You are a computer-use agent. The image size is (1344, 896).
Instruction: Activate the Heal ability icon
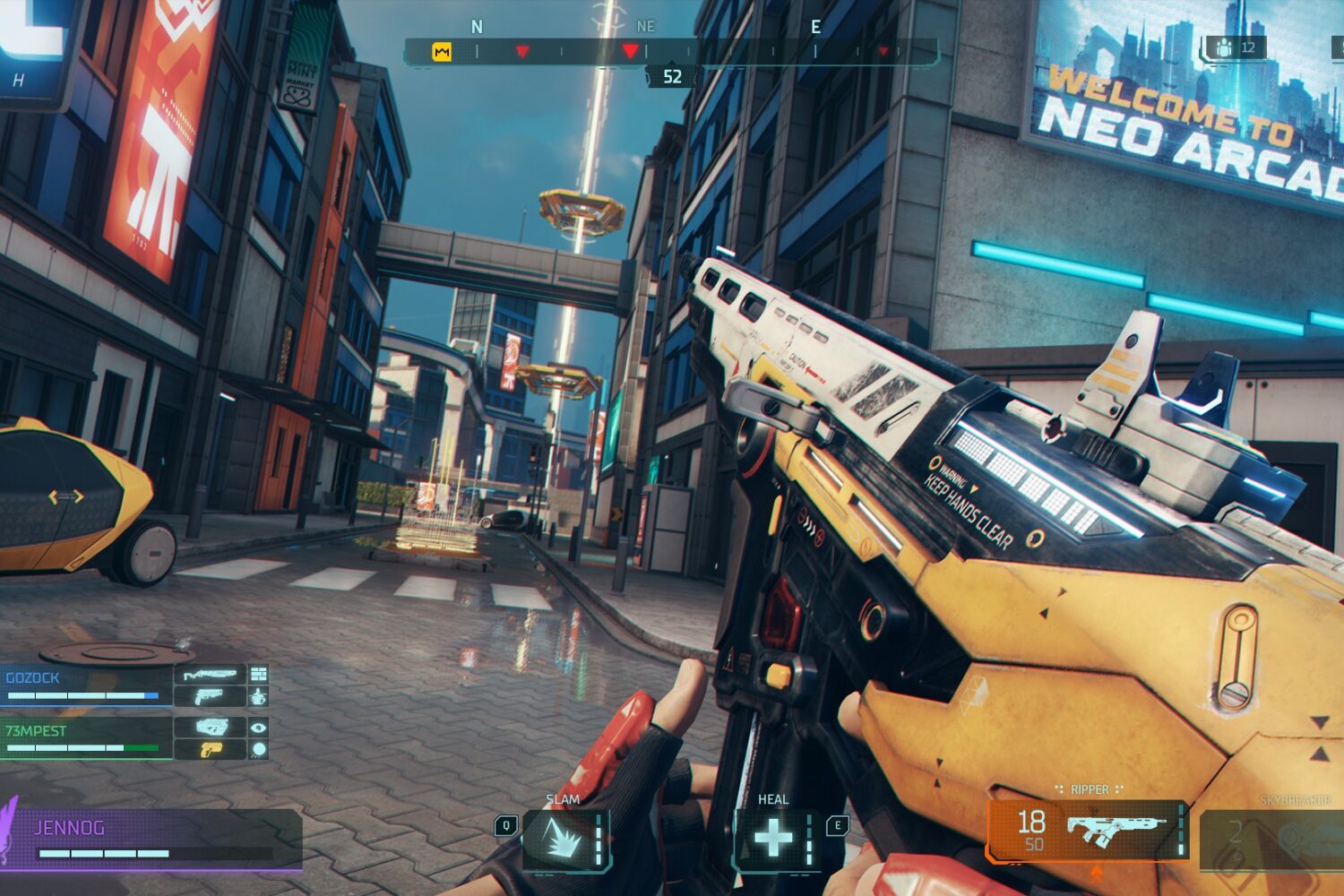(x=773, y=840)
